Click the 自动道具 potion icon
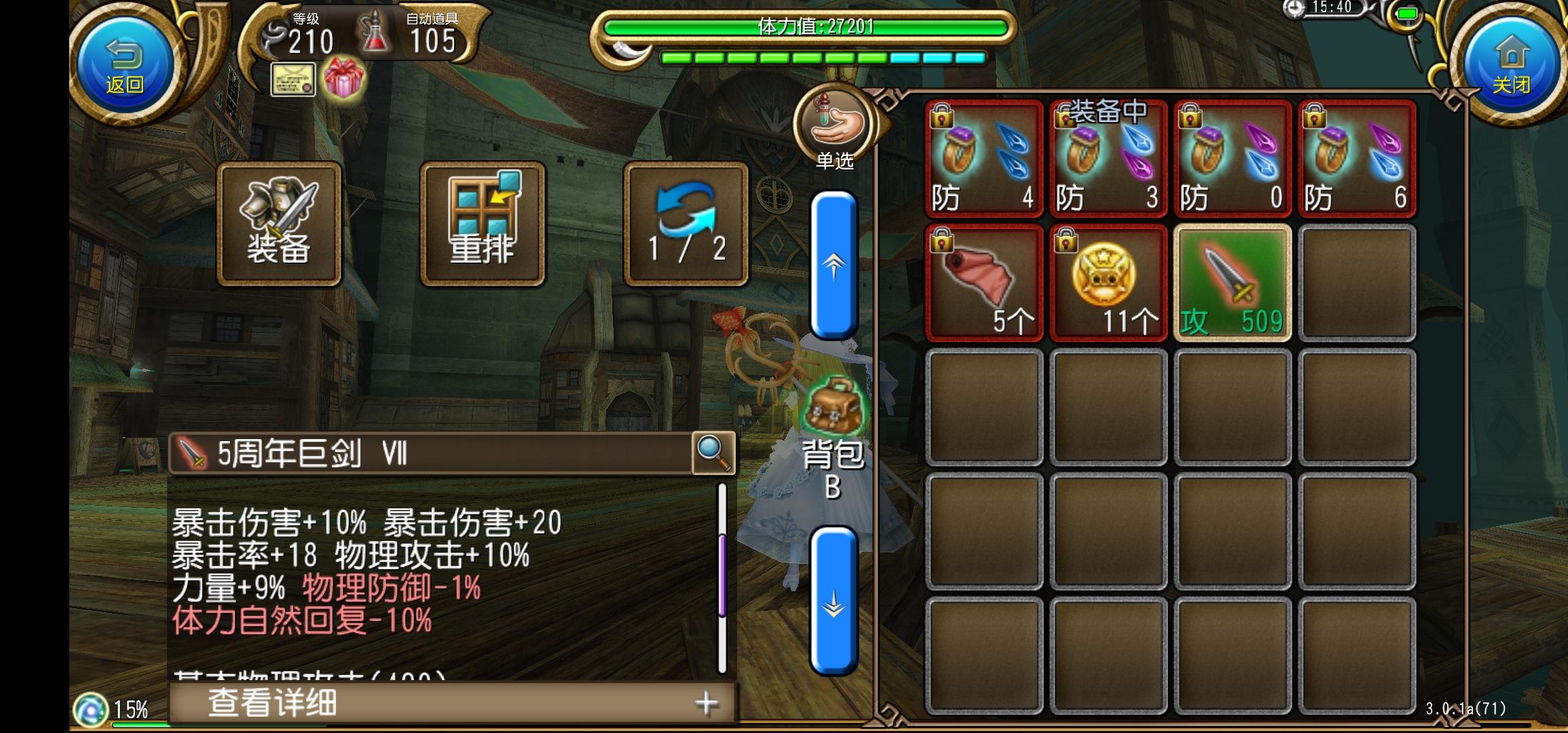The height and width of the screenshot is (733, 1568). tap(375, 33)
